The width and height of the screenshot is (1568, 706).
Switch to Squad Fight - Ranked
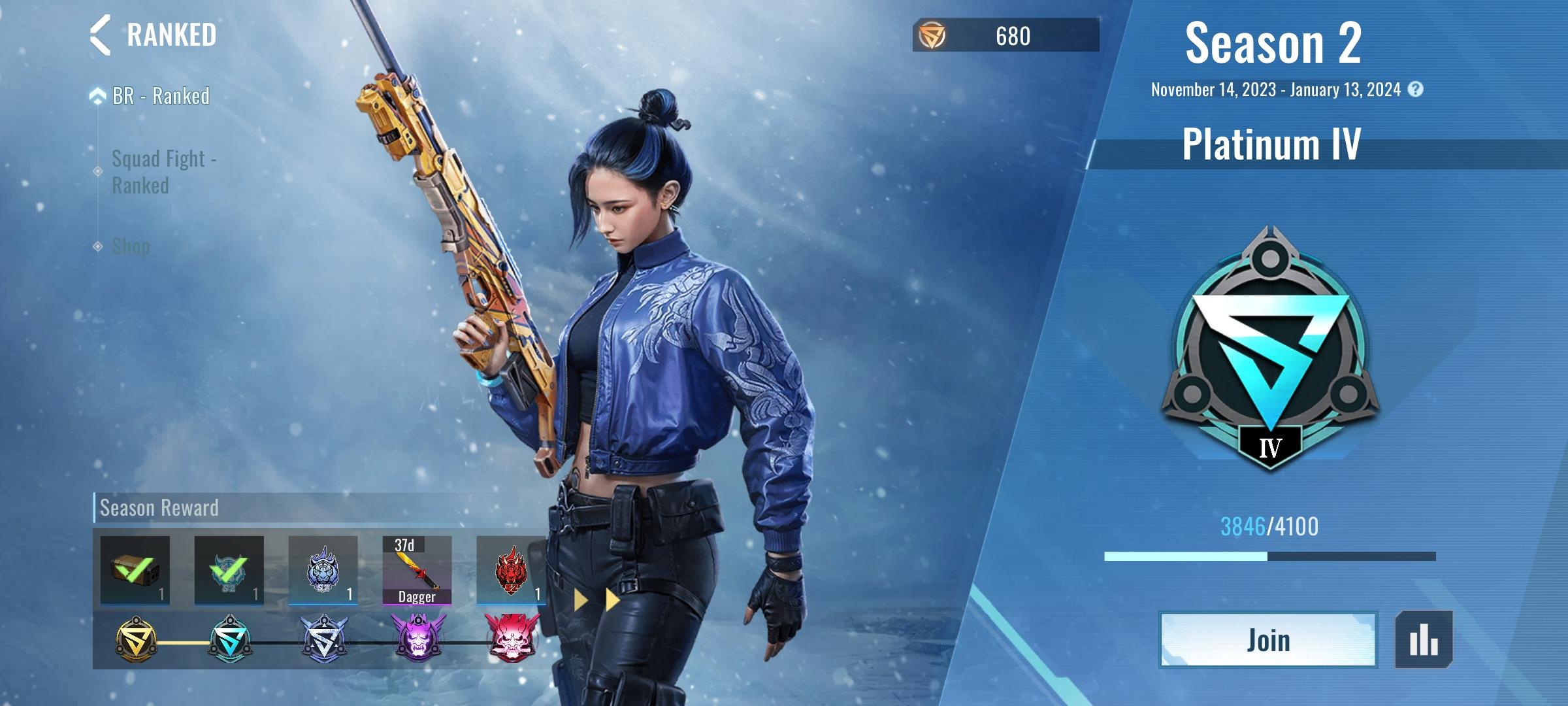point(163,172)
